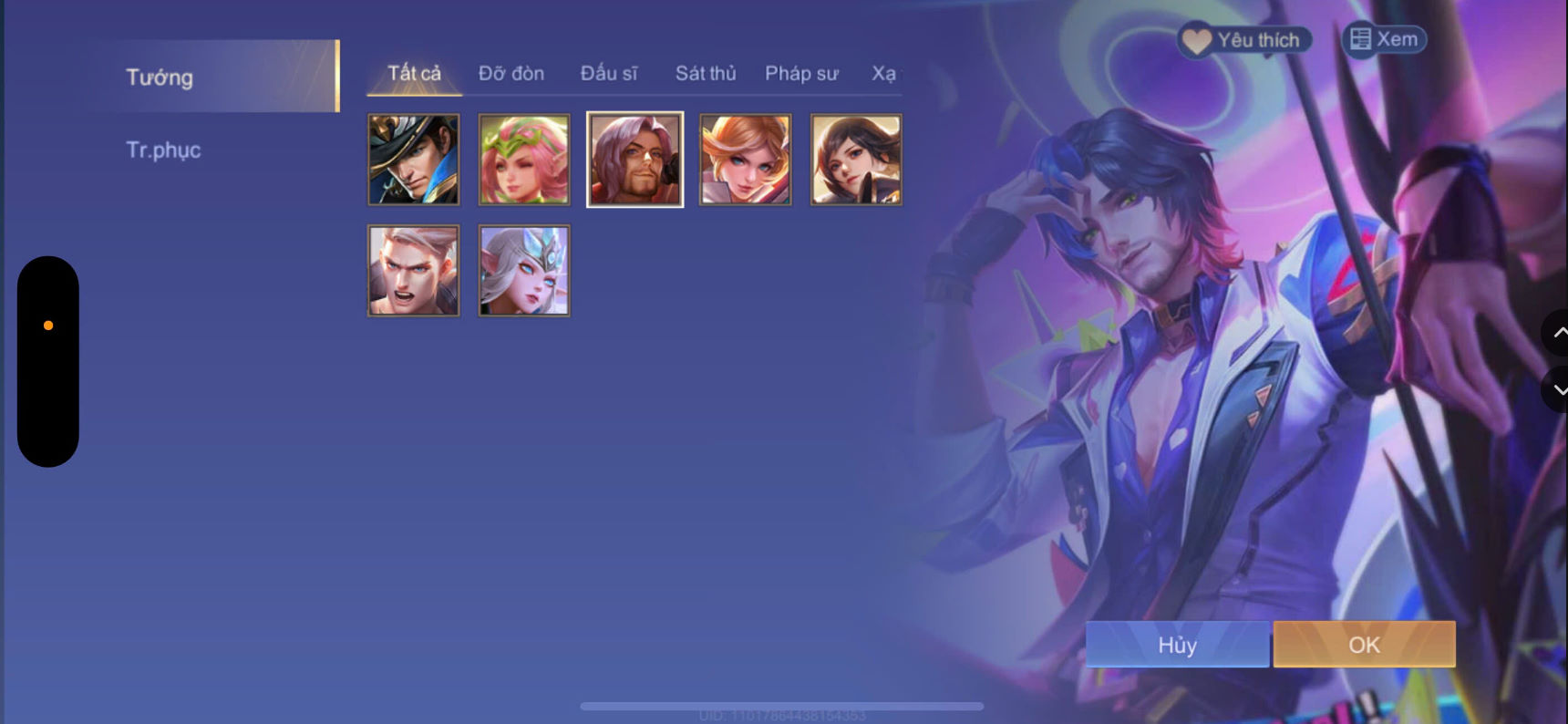Select the winking pink-haired Alice portrait
Image resolution: width=1568 pixels, height=724 pixels.
524,160
